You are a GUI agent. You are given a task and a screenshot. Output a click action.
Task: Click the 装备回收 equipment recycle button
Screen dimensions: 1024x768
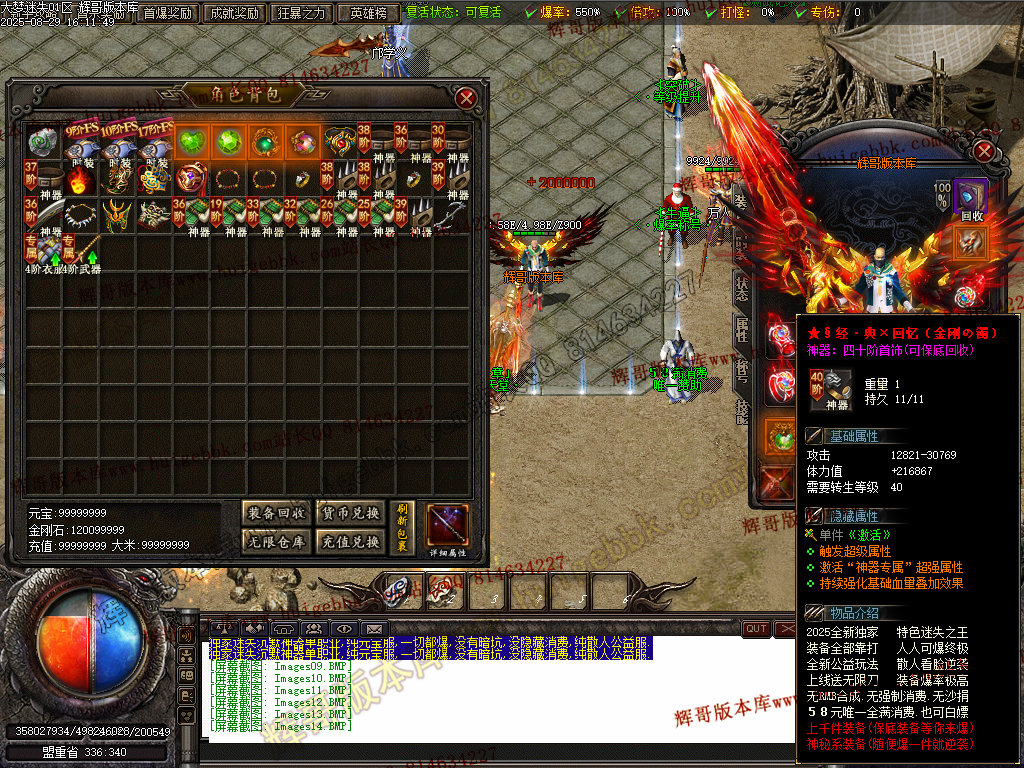tap(276, 513)
